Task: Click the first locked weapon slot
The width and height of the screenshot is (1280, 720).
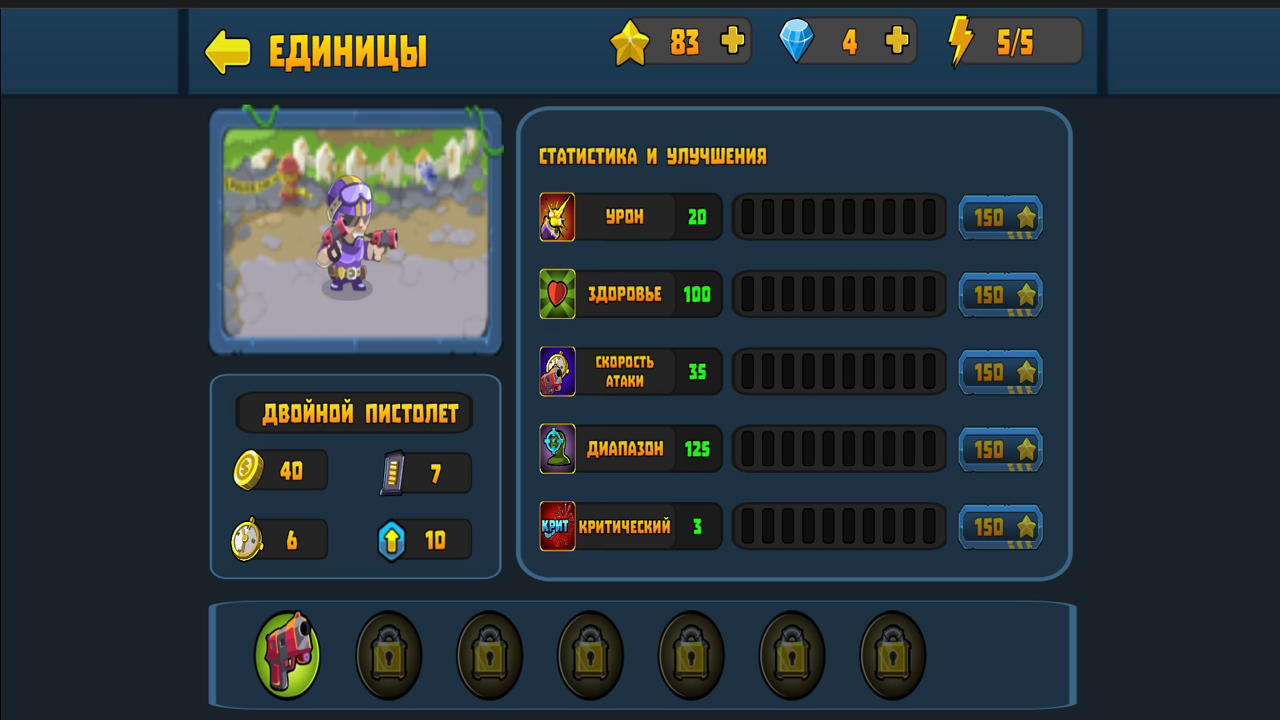Action: 388,655
